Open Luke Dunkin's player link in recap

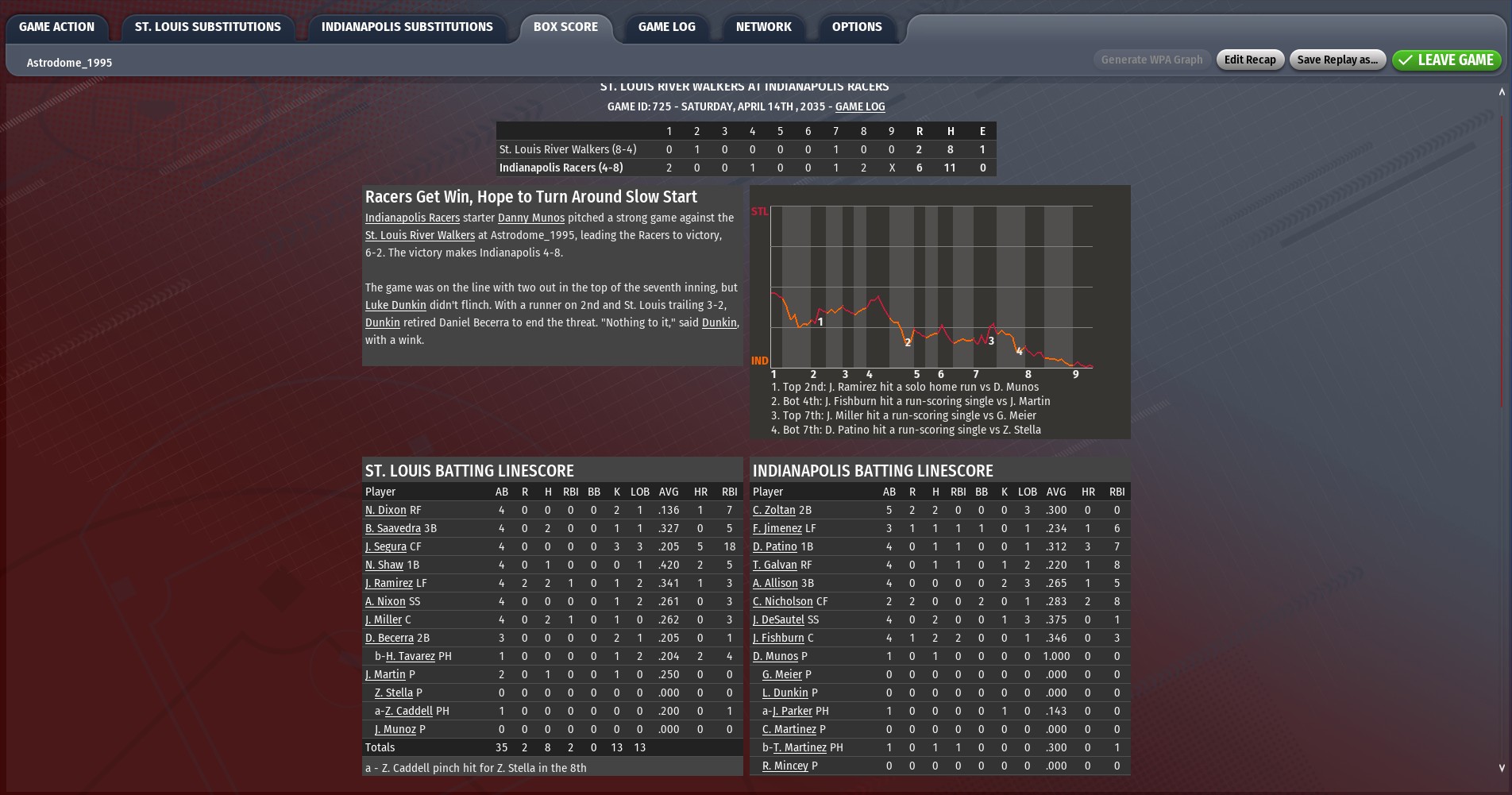pyautogui.click(x=395, y=305)
